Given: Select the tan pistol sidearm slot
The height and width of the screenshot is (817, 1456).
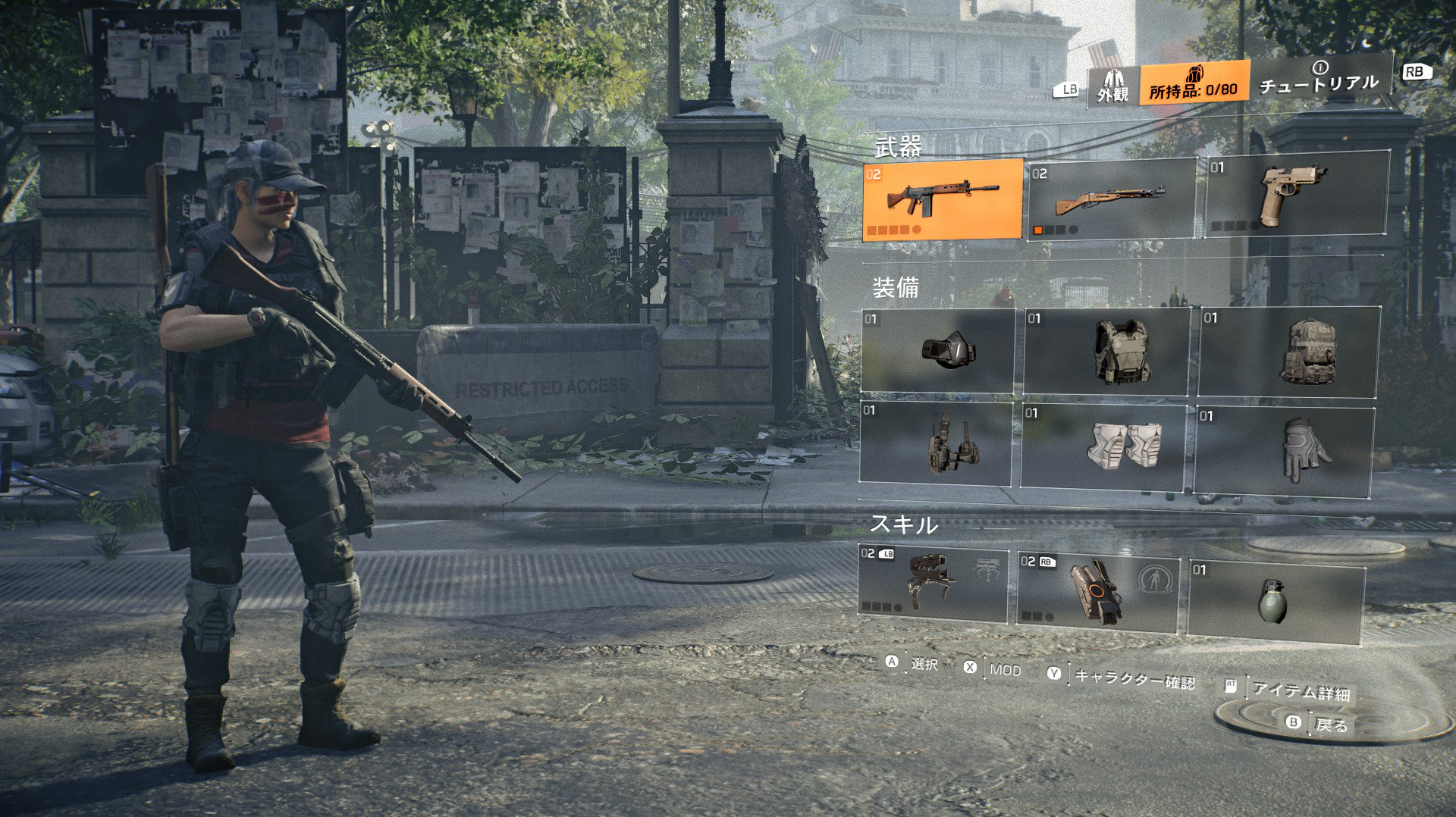Looking at the screenshot, I should coord(1296,196).
